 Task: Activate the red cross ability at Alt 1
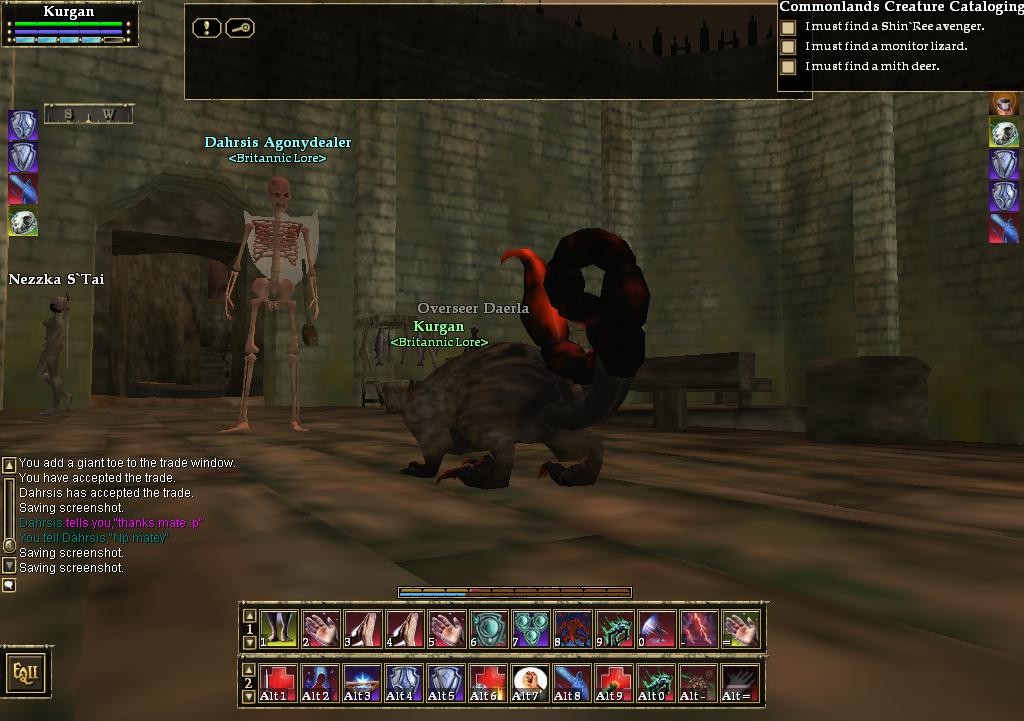click(x=279, y=683)
